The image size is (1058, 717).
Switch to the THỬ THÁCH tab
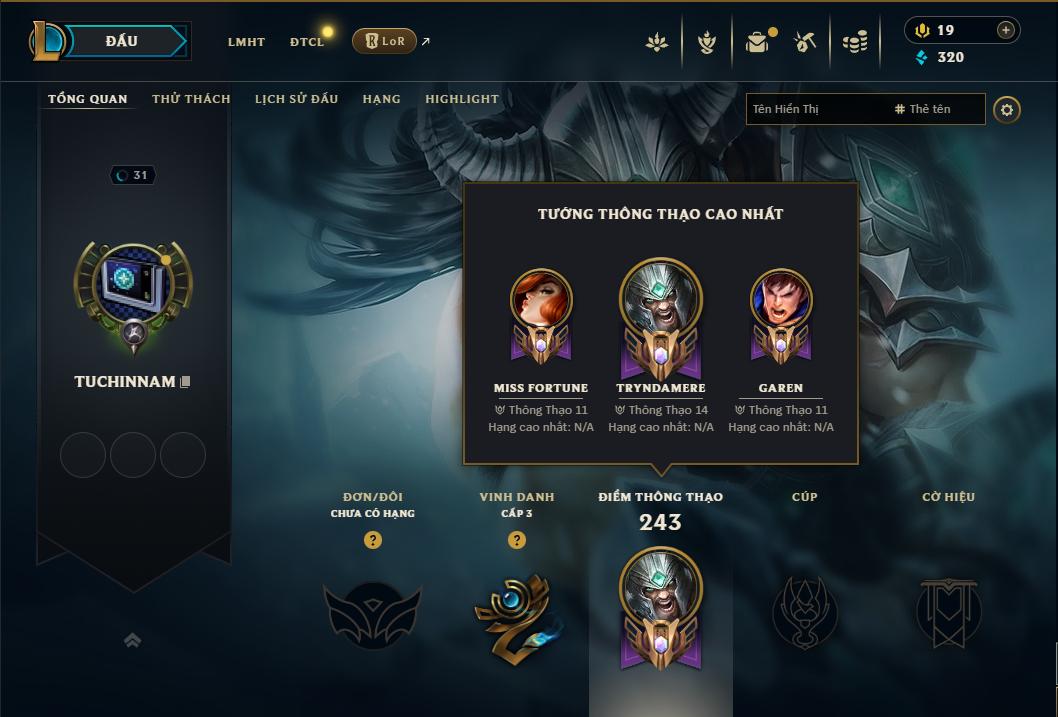click(x=191, y=99)
